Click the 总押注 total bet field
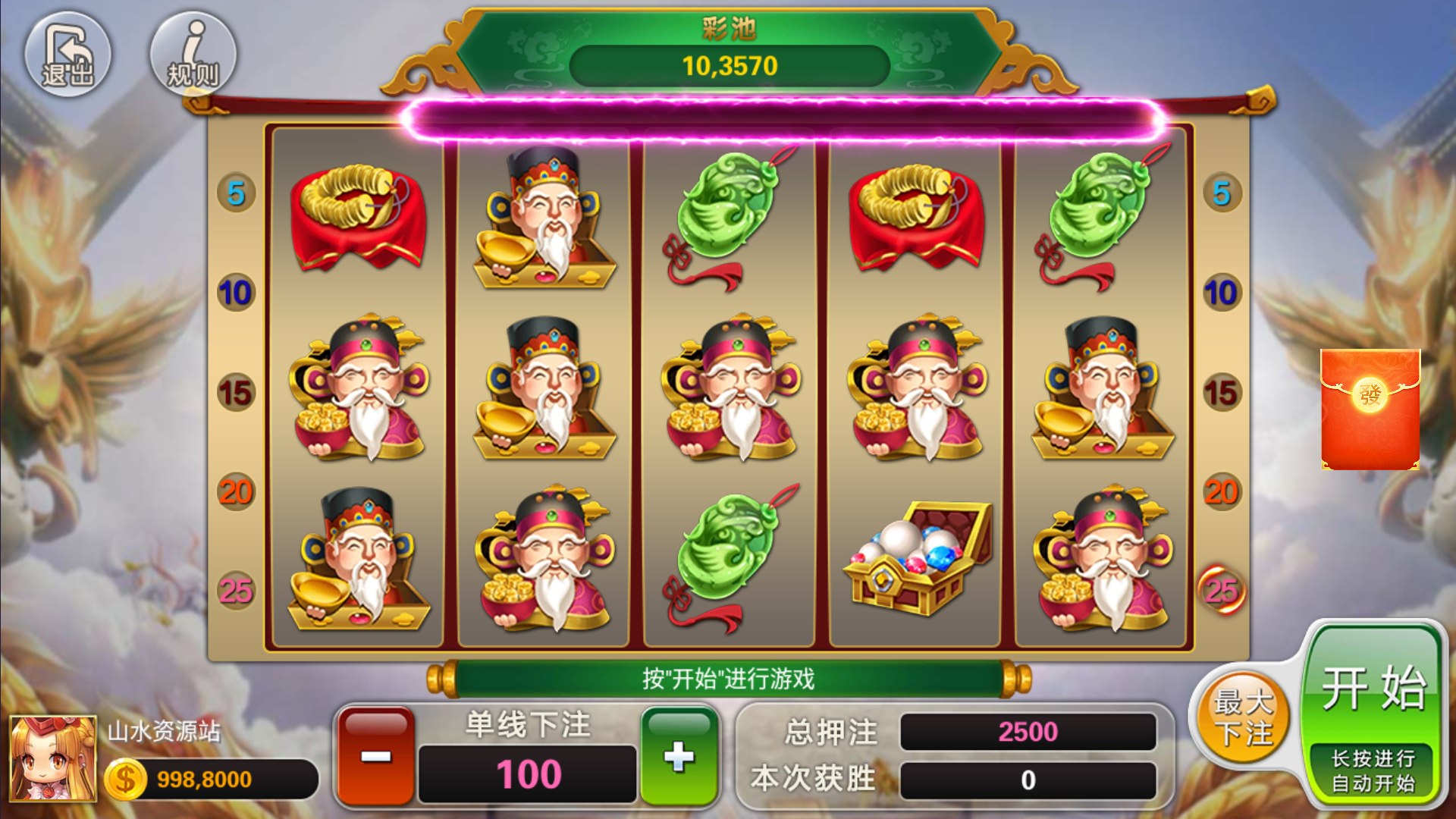 click(x=1028, y=732)
